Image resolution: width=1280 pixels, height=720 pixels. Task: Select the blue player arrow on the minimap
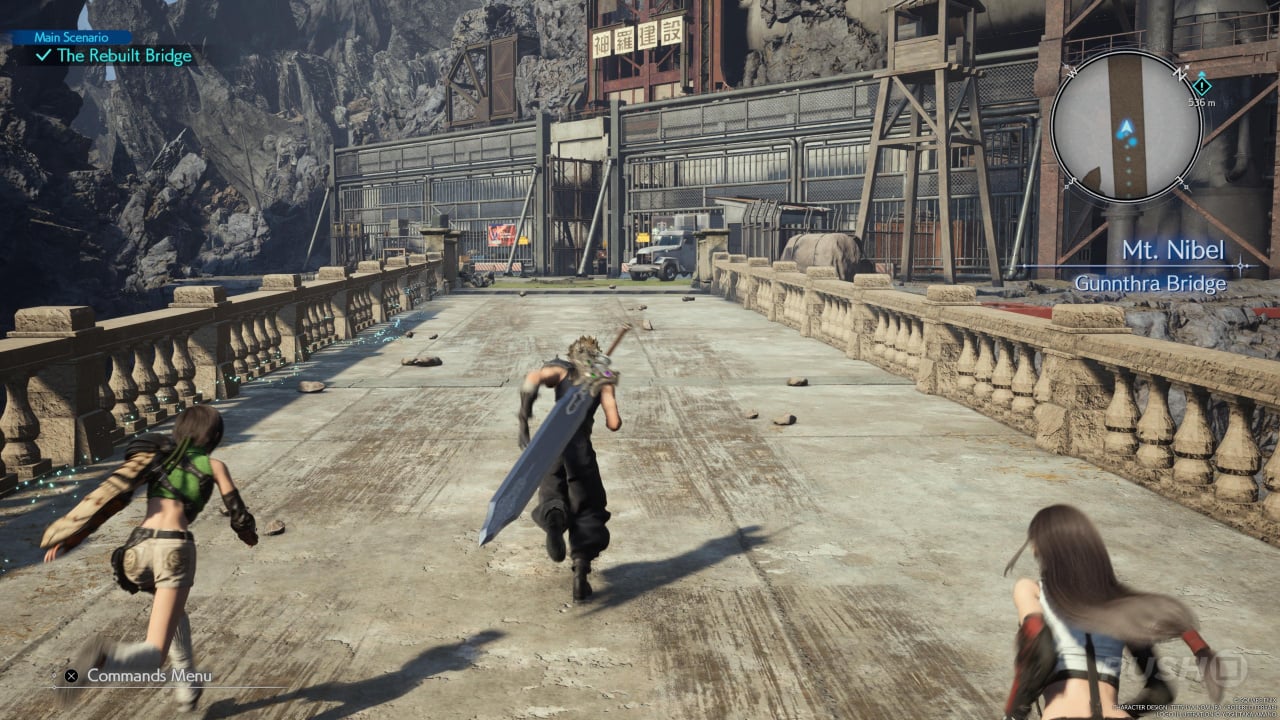[x=1127, y=127]
